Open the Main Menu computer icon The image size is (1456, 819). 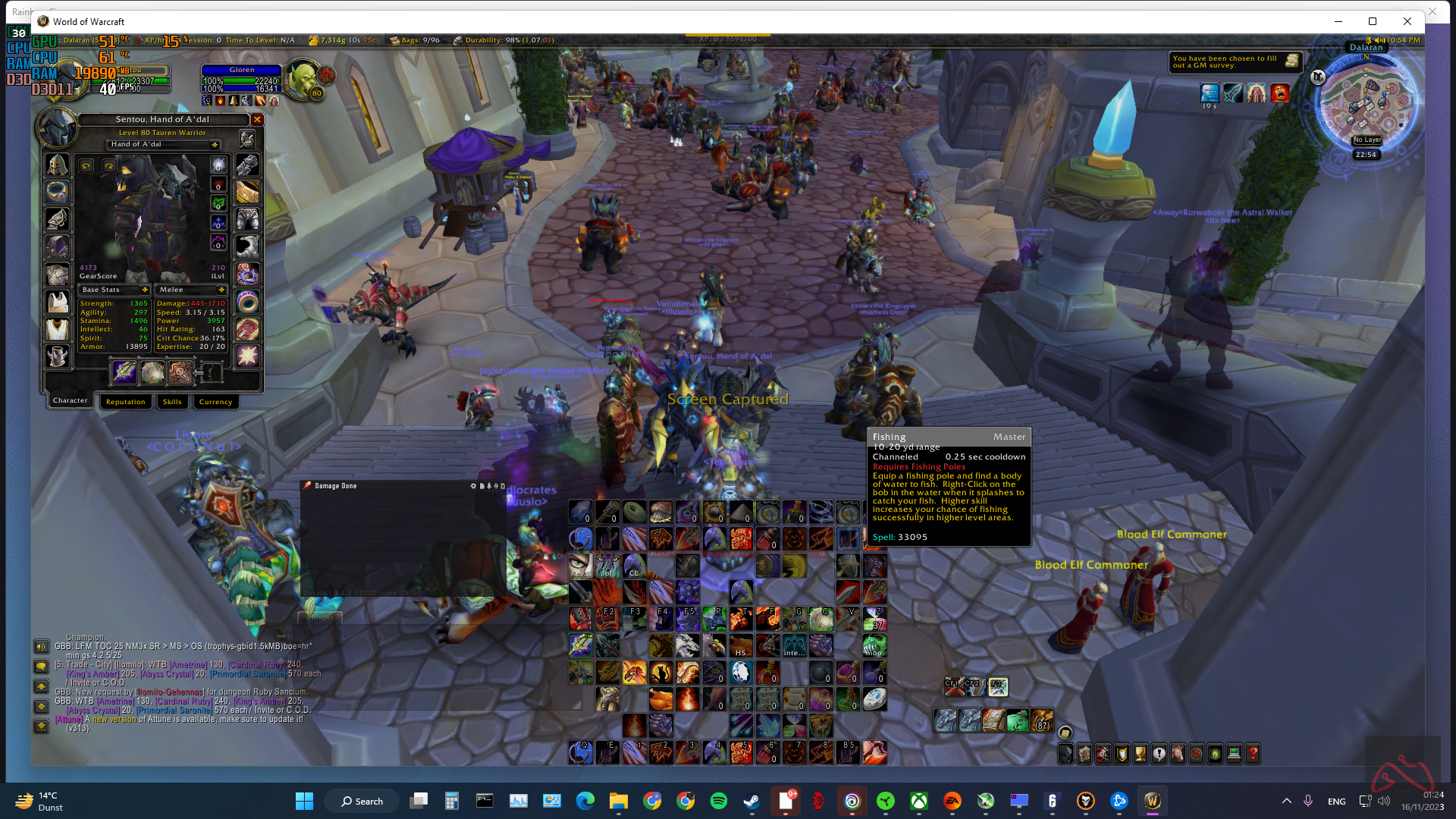[1233, 755]
